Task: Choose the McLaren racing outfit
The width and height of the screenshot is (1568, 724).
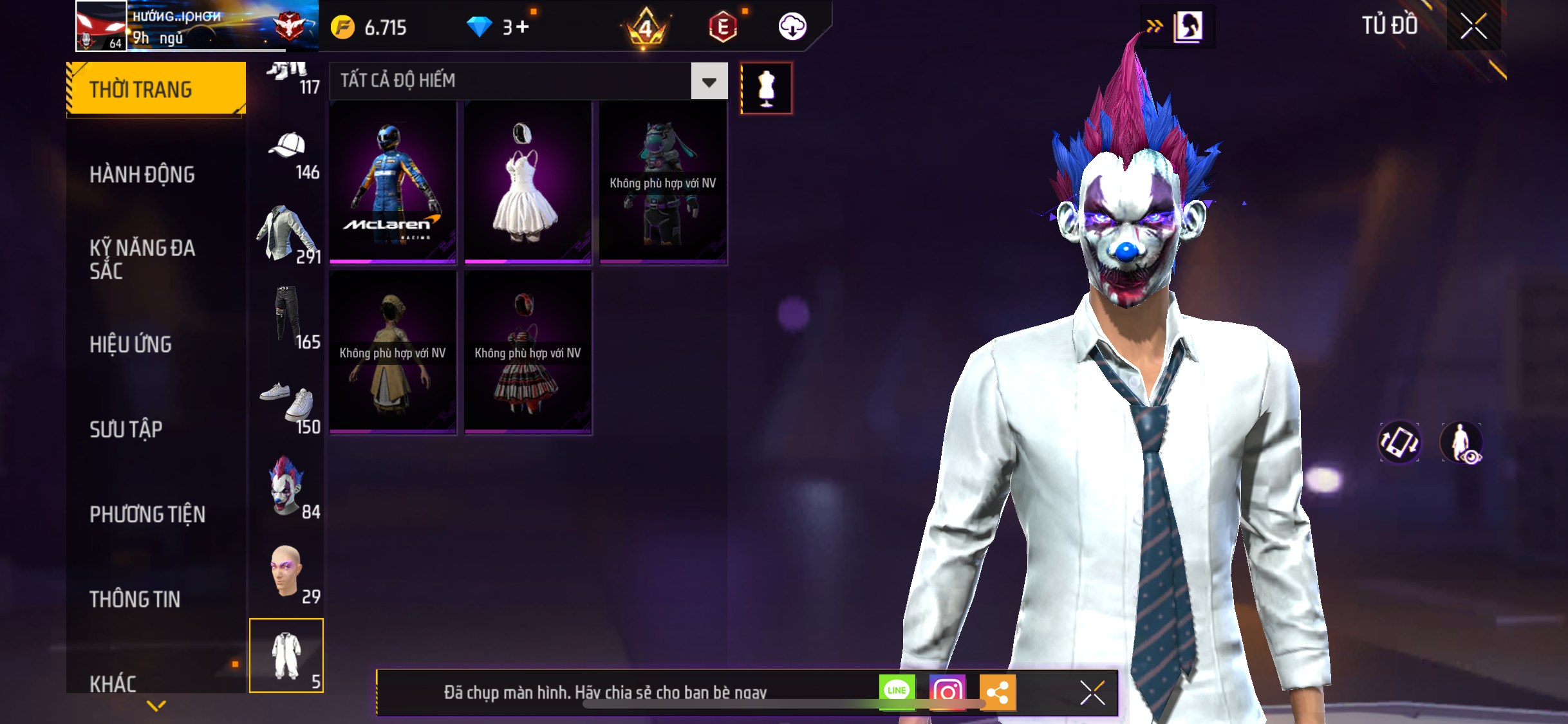Action: tap(393, 182)
